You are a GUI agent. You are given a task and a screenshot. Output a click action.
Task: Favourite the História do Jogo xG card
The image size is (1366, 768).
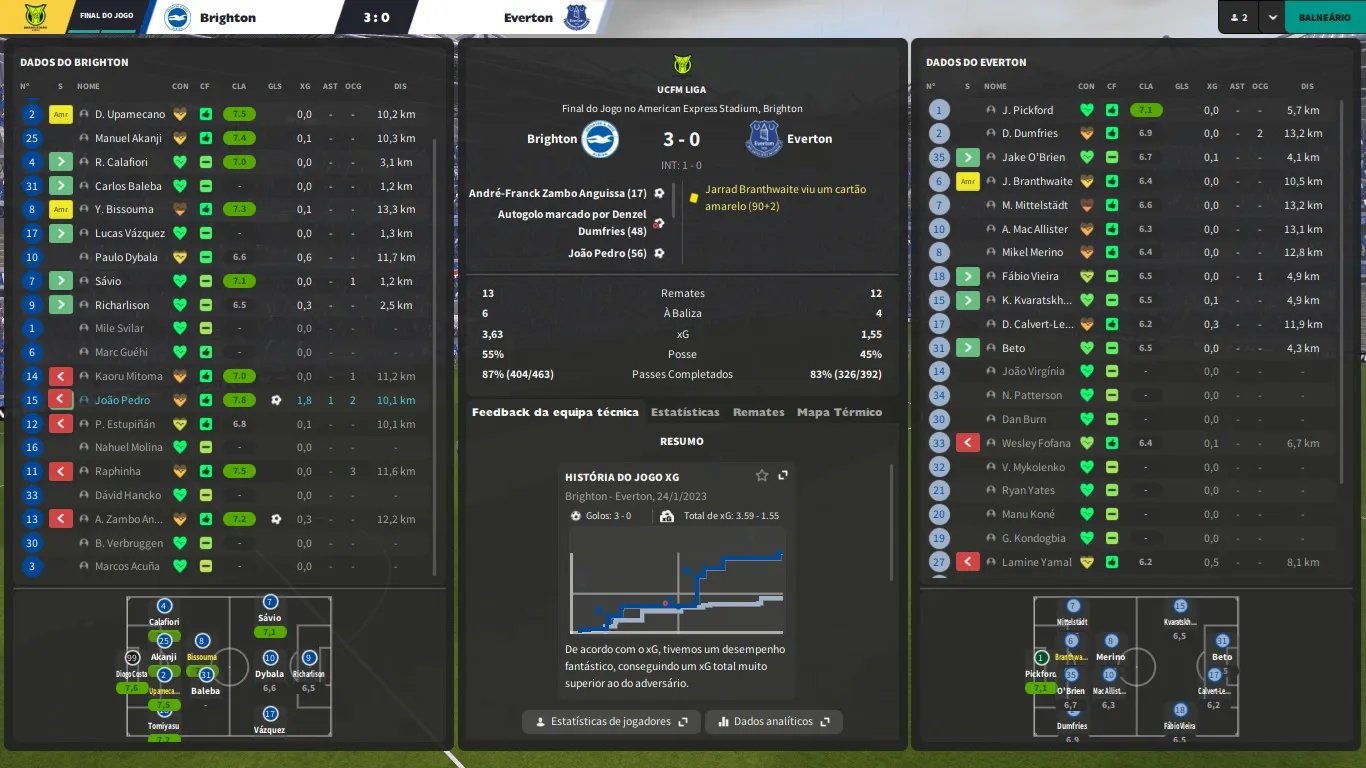point(762,476)
